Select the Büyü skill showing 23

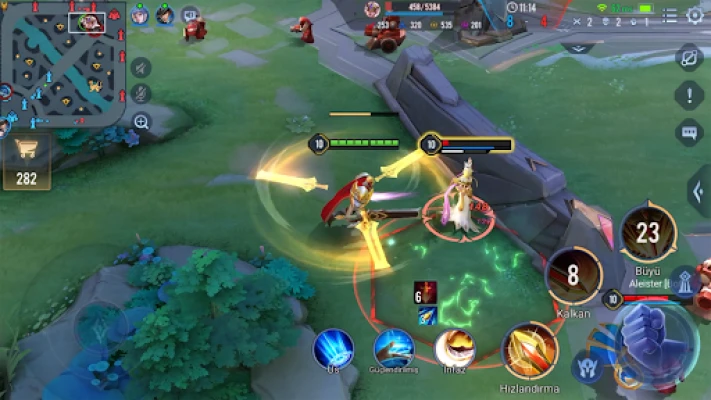pos(649,233)
